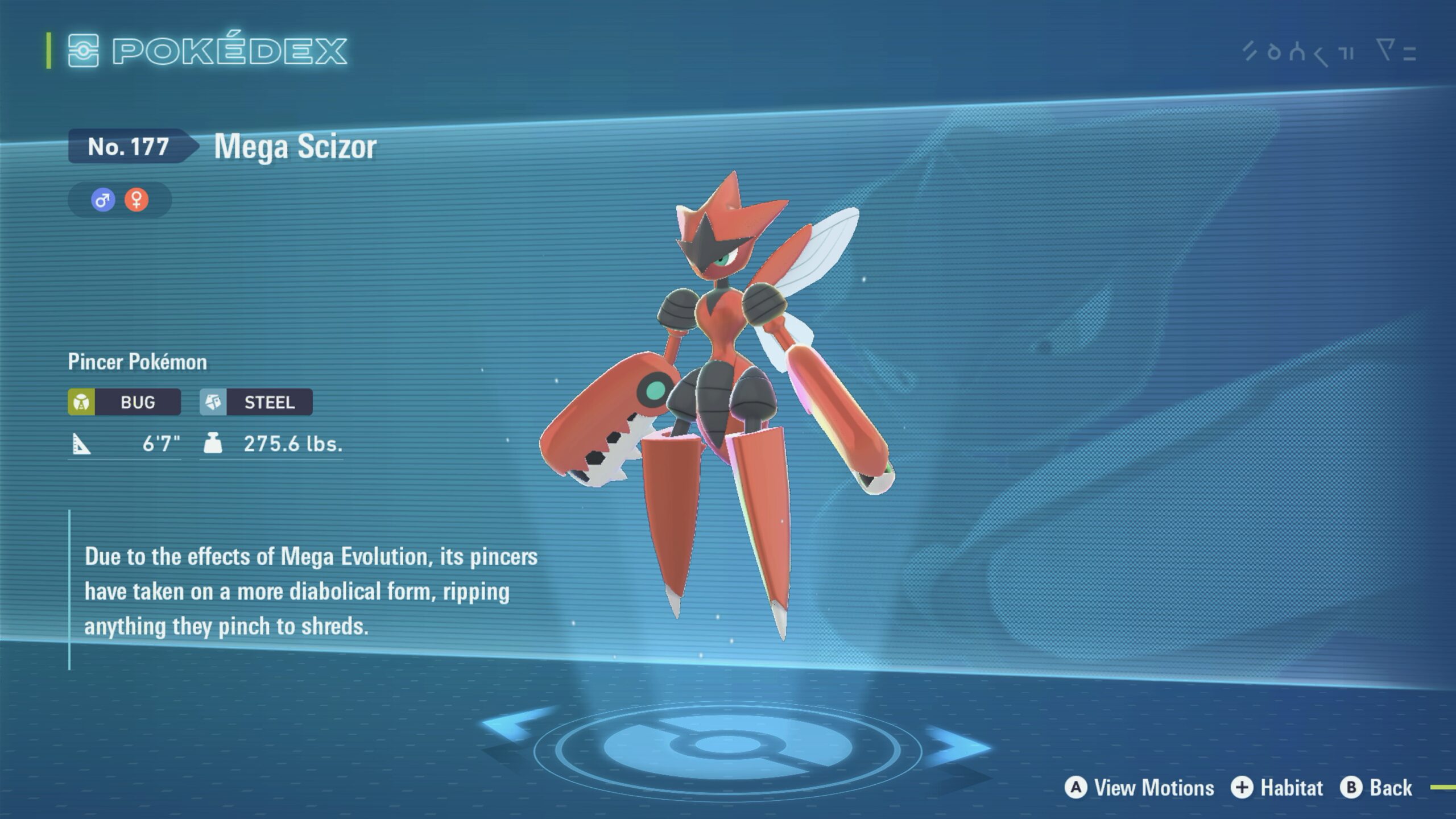Select the red female gender icon
The width and height of the screenshot is (1456, 819).
(136, 200)
